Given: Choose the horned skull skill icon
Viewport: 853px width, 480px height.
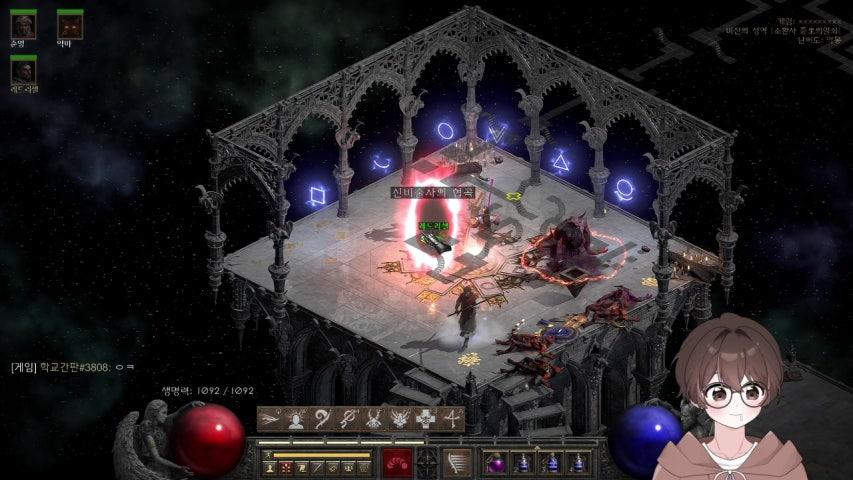Looking at the screenshot, I should [374, 419].
